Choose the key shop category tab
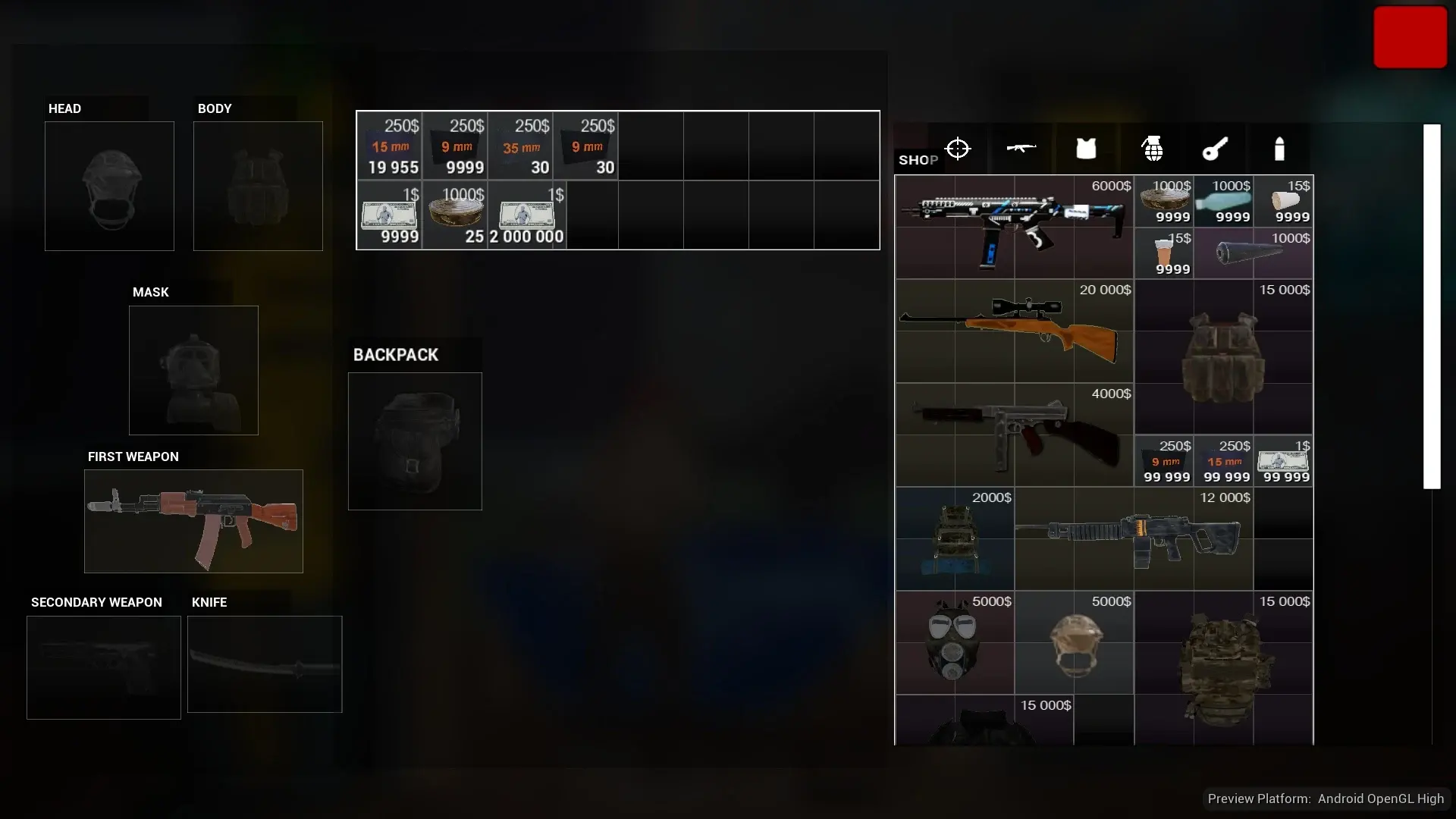This screenshot has height=819, width=1456. (1215, 149)
